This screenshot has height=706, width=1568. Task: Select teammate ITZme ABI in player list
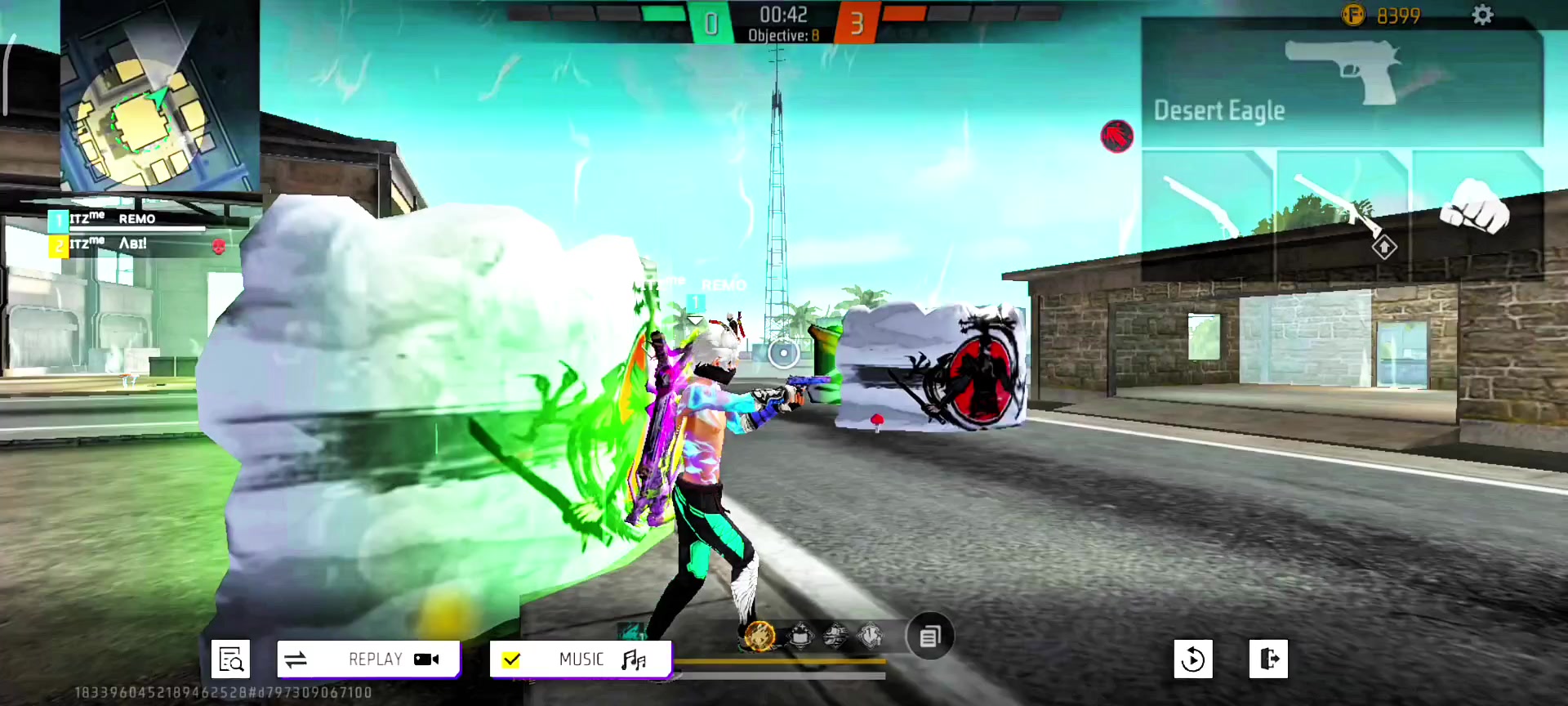(127, 244)
